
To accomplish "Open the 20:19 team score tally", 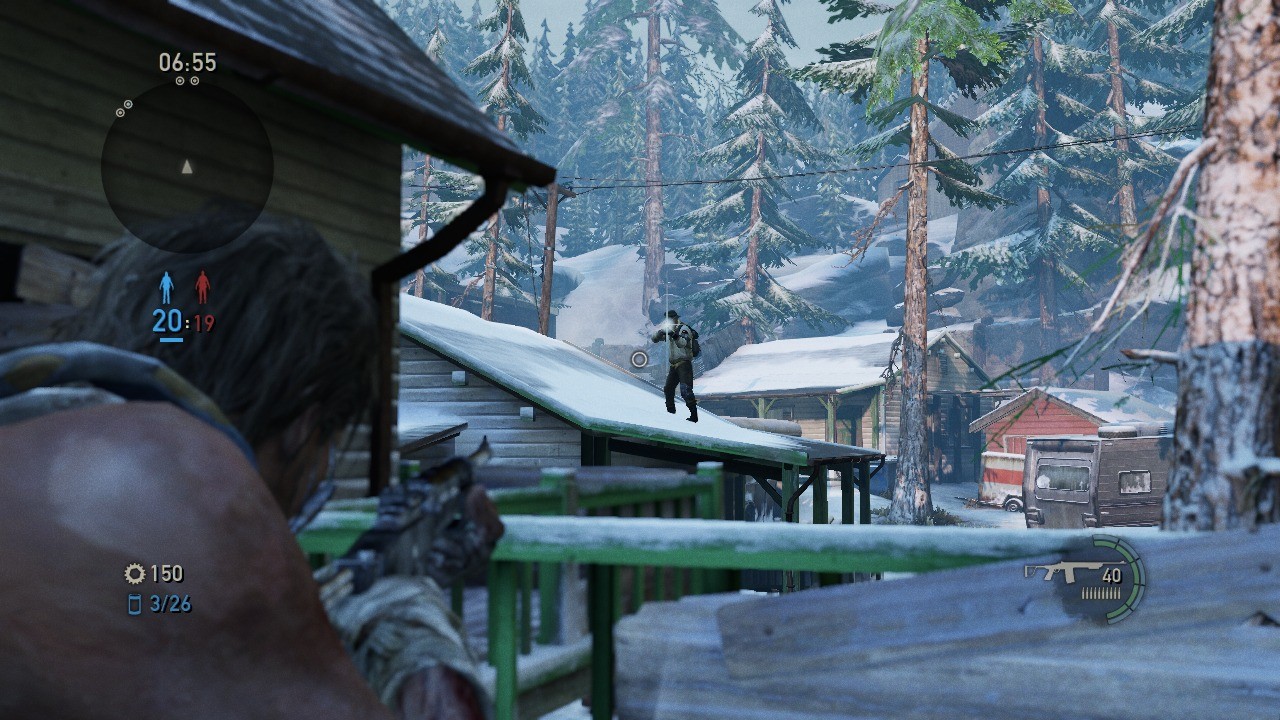I will (x=186, y=322).
